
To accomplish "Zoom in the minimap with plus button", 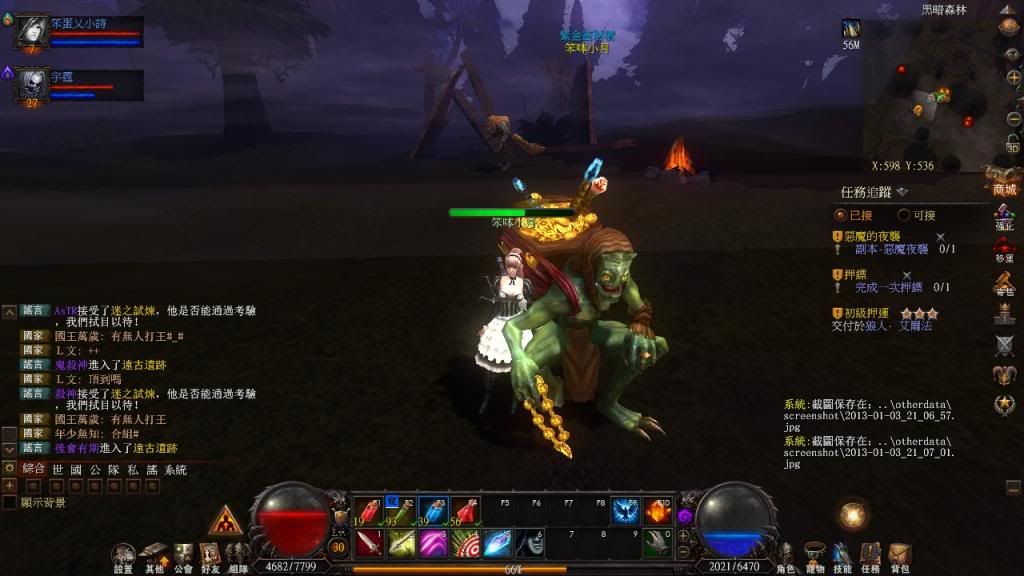I will (x=1012, y=78).
